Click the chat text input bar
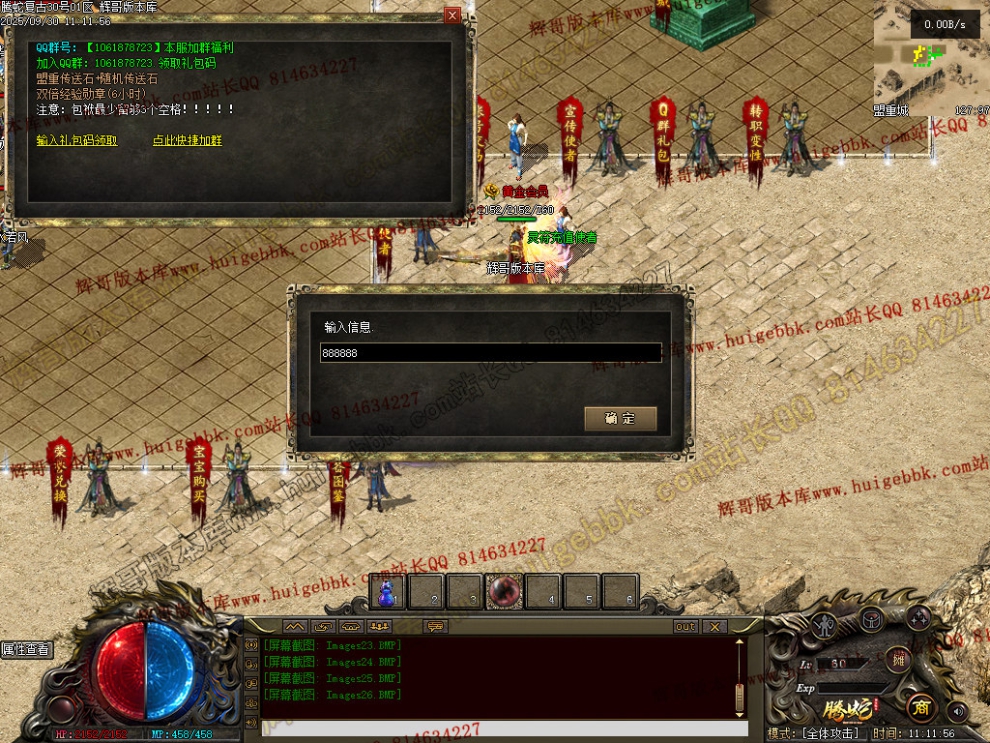This screenshot has width=990, height=743. point(500,728)
